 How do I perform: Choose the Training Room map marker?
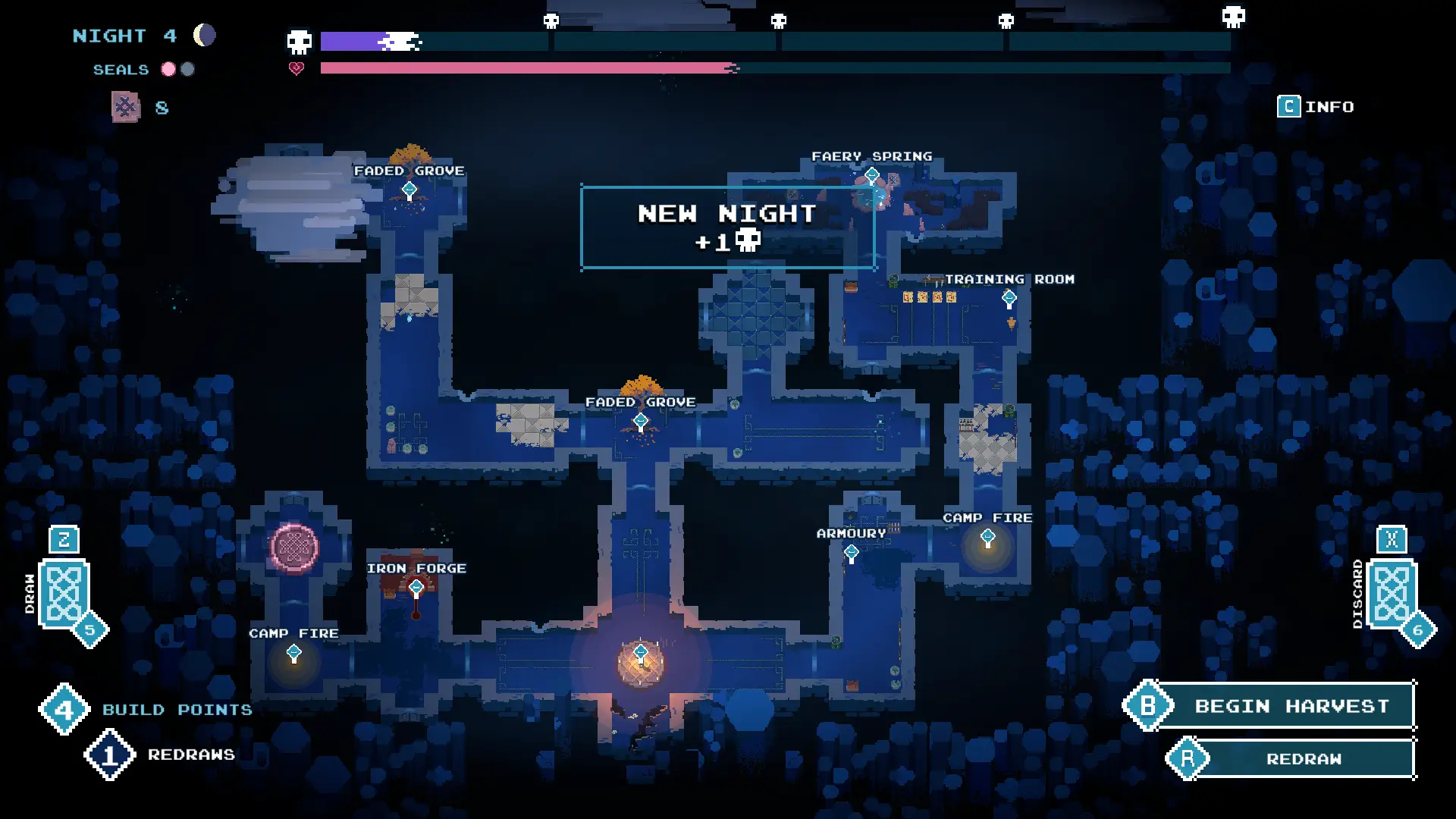pos(1009,298)
